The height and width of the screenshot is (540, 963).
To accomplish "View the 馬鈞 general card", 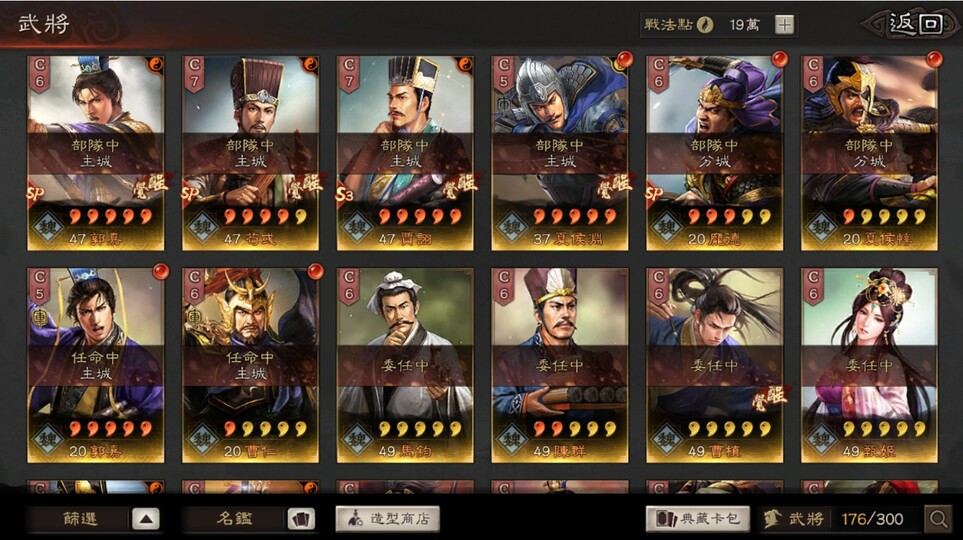I will click(x=405, y=365).
